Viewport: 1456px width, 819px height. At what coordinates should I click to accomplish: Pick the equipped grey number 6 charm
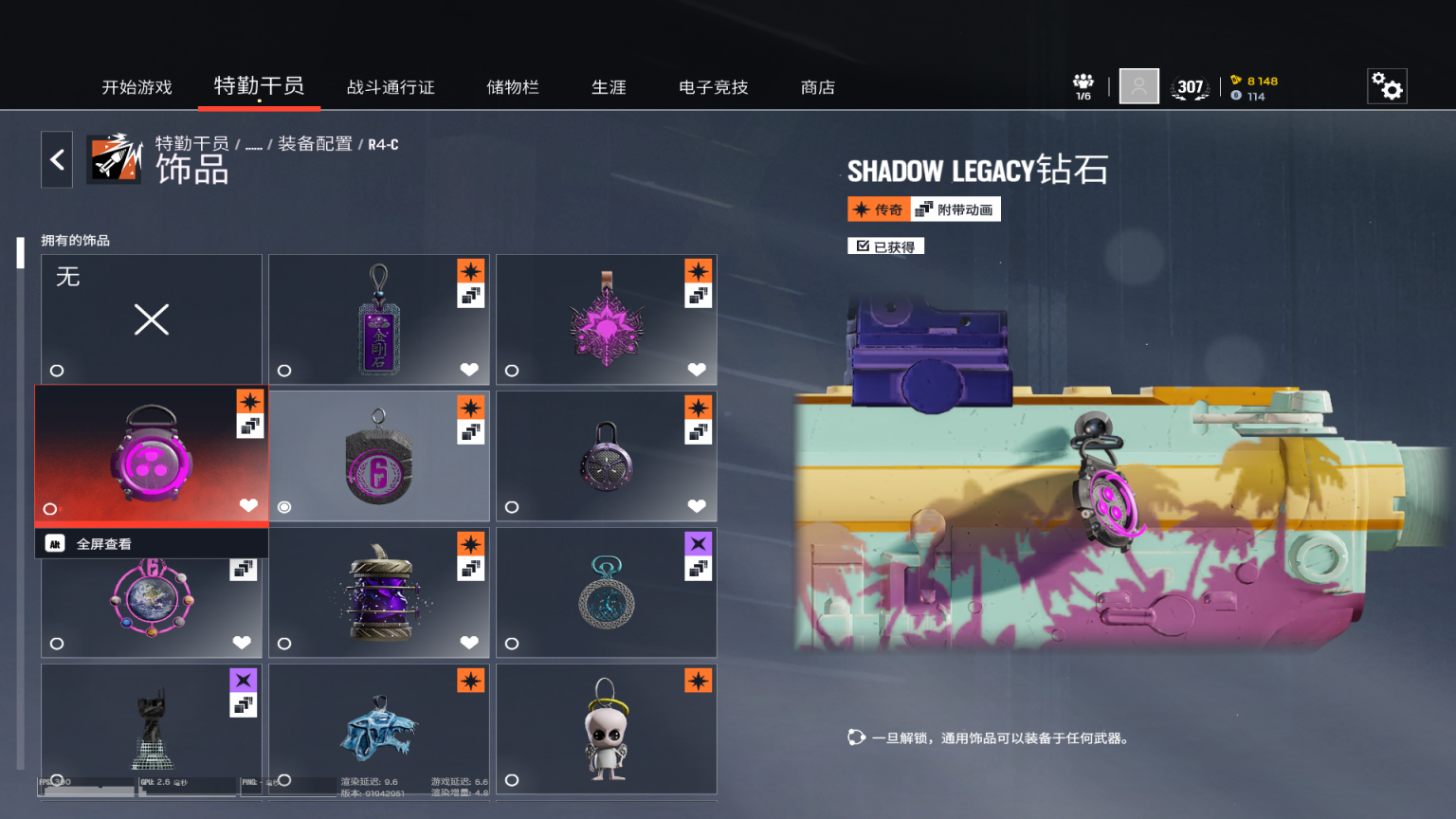379,457
